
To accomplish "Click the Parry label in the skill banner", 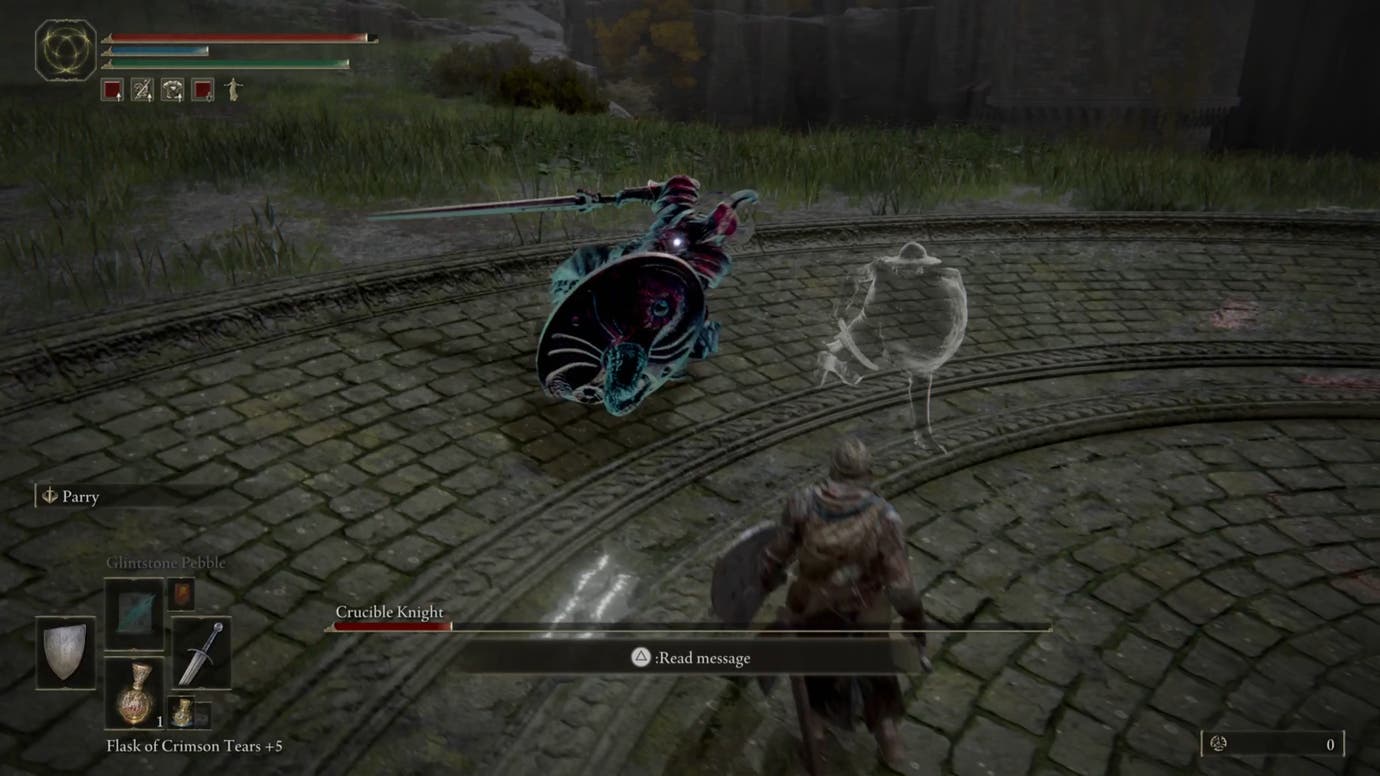I will coord(80,496).
